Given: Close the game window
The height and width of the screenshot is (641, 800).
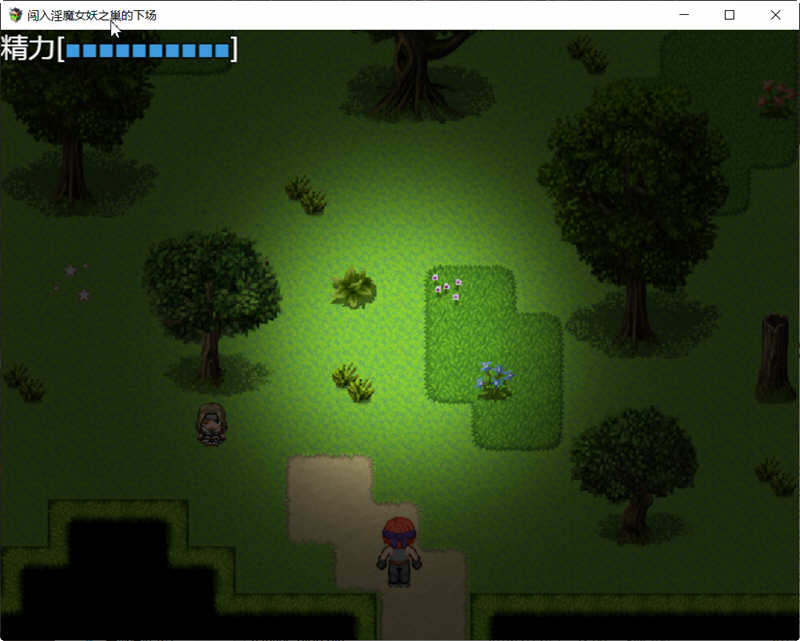Looking at the screenshot, I should click(775, 15).
